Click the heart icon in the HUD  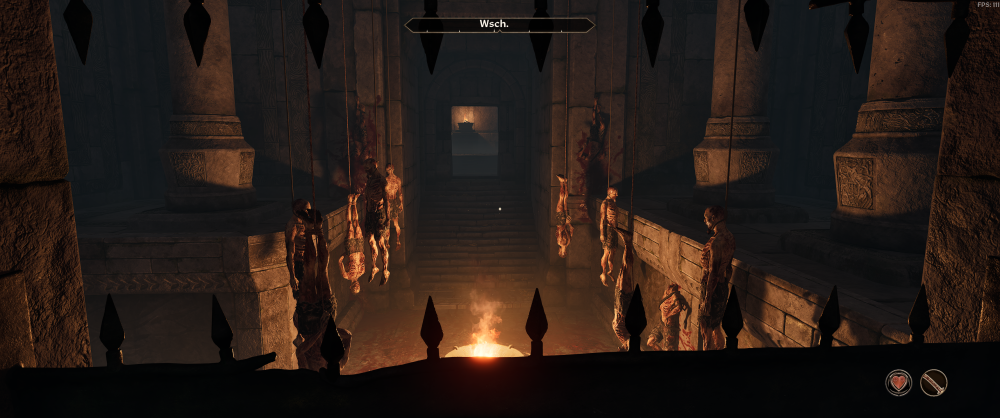point(898,382)
